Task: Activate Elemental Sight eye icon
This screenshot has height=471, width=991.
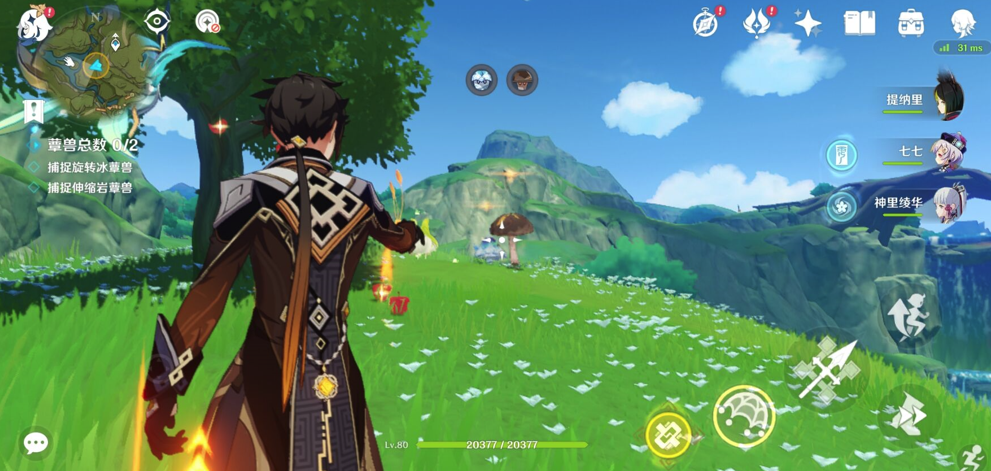Action: coord(157,21)
